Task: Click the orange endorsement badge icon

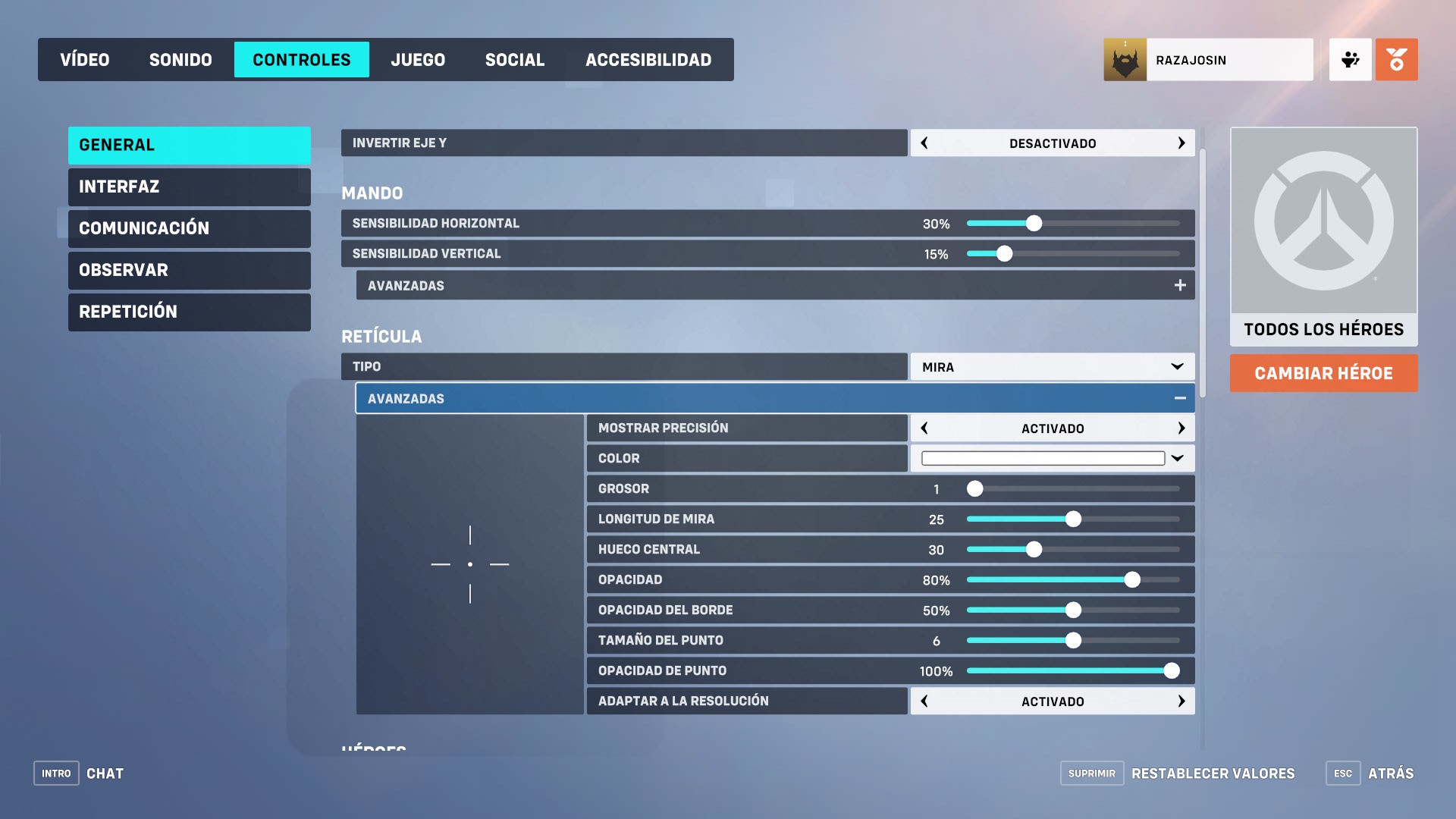Action: [1397, 59]
